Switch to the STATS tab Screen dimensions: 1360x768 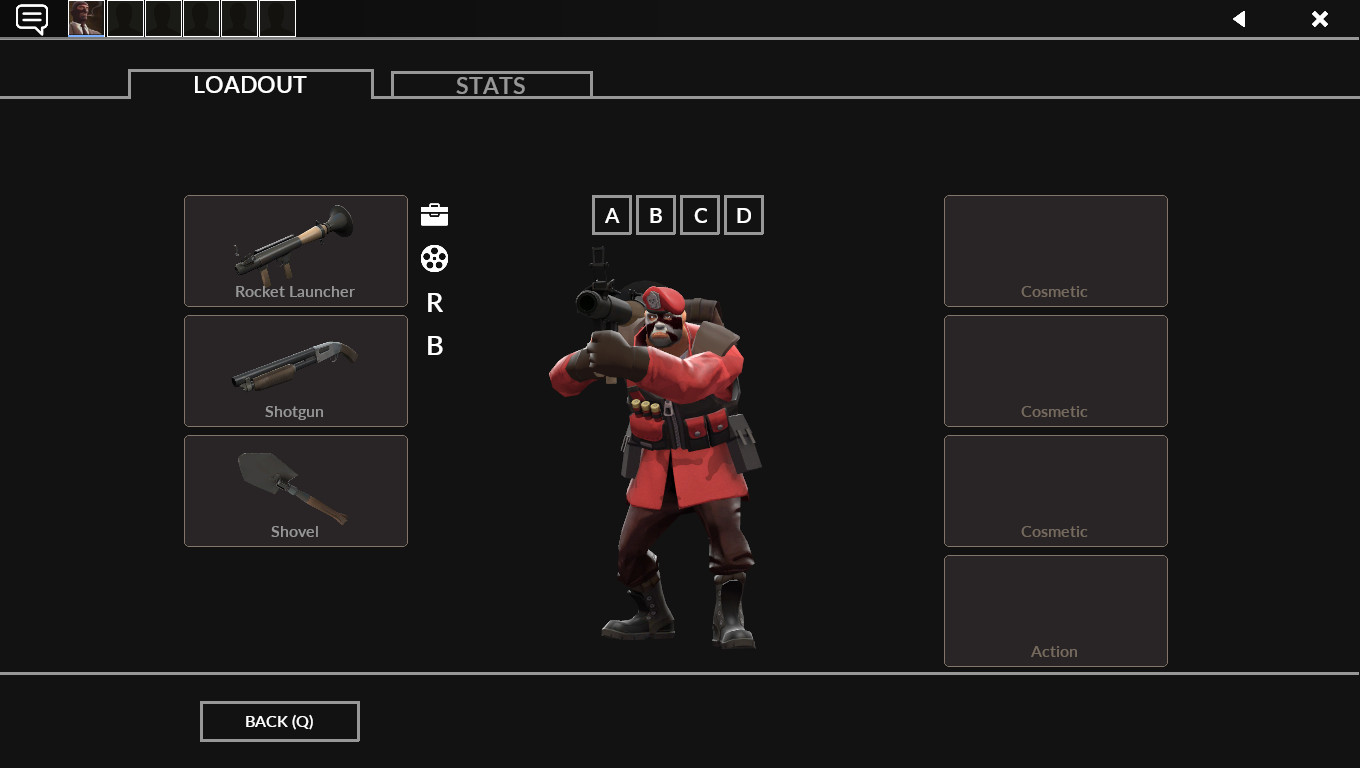(490, 85)
